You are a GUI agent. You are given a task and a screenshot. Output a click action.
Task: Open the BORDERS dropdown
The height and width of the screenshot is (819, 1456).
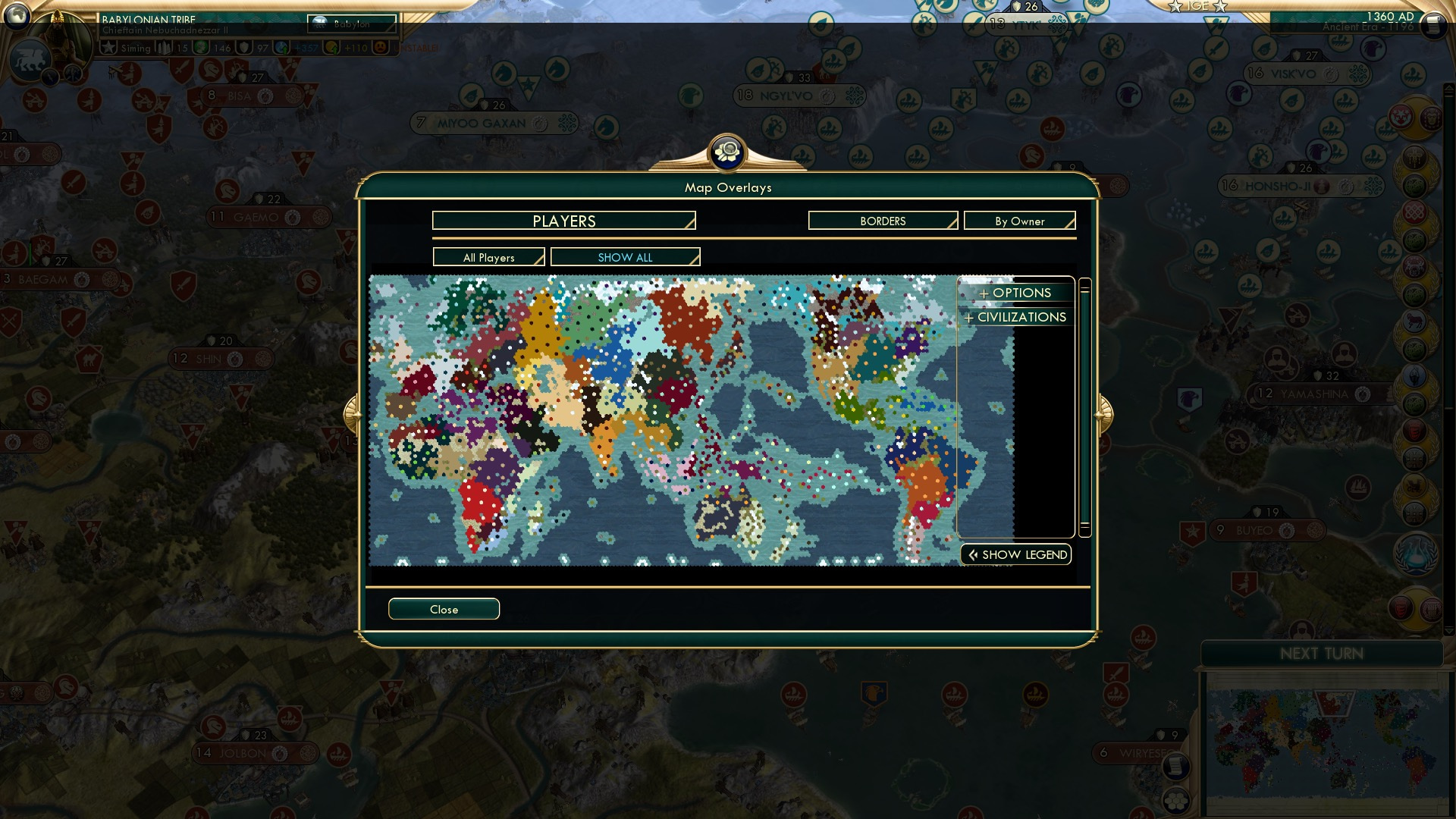point(882,221)
